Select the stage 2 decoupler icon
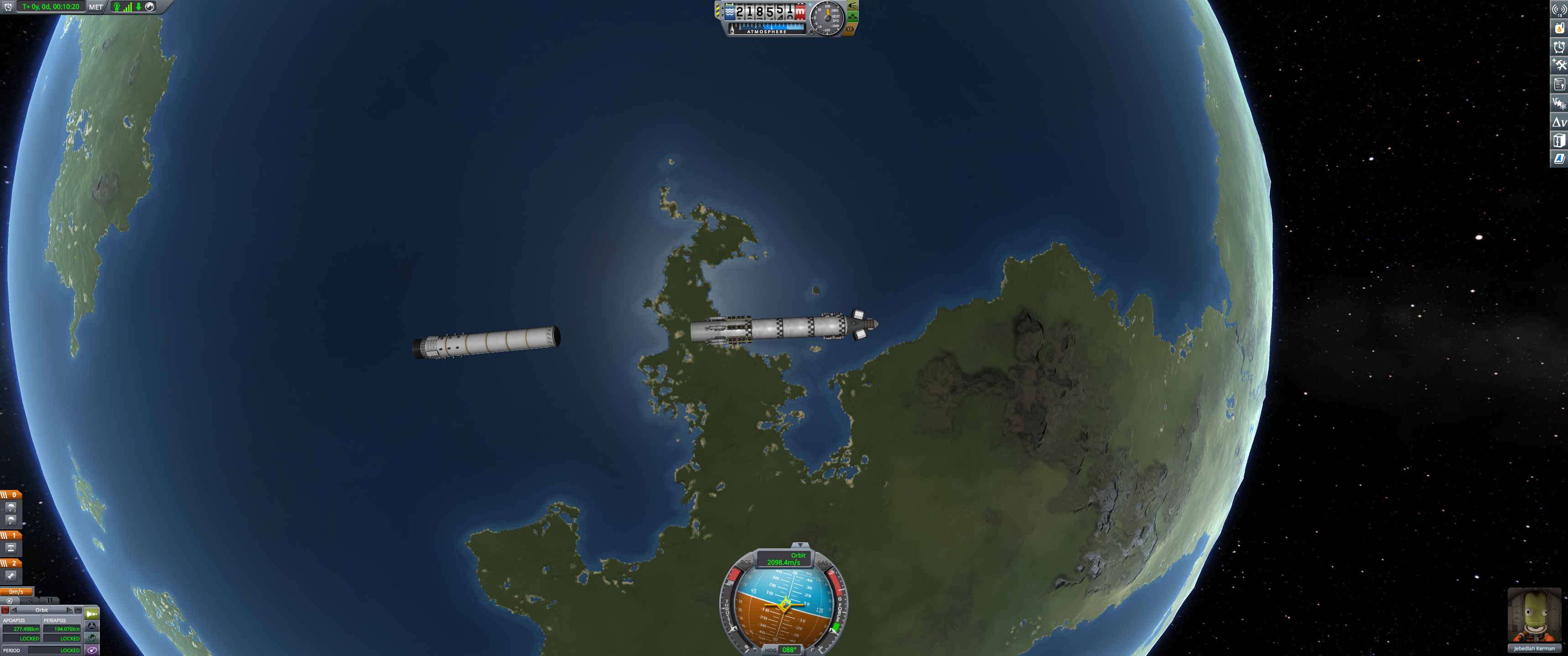 11,575
